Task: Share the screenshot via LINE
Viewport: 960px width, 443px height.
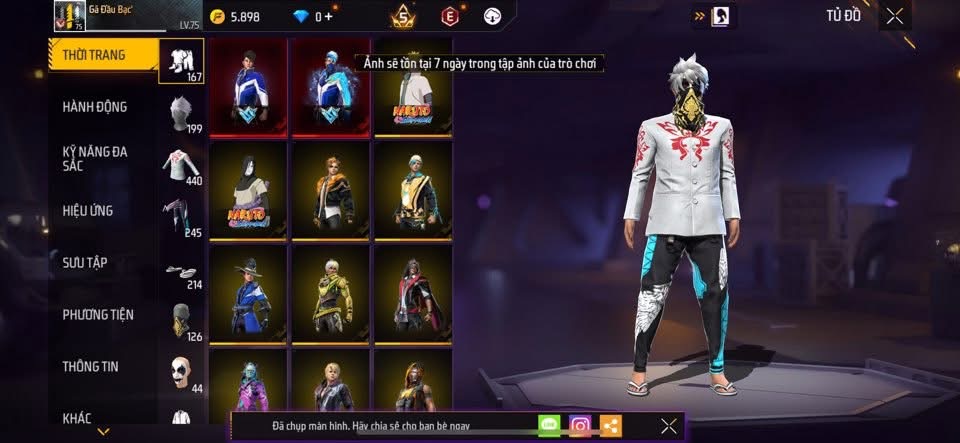Action: click(x=549, y=426)
